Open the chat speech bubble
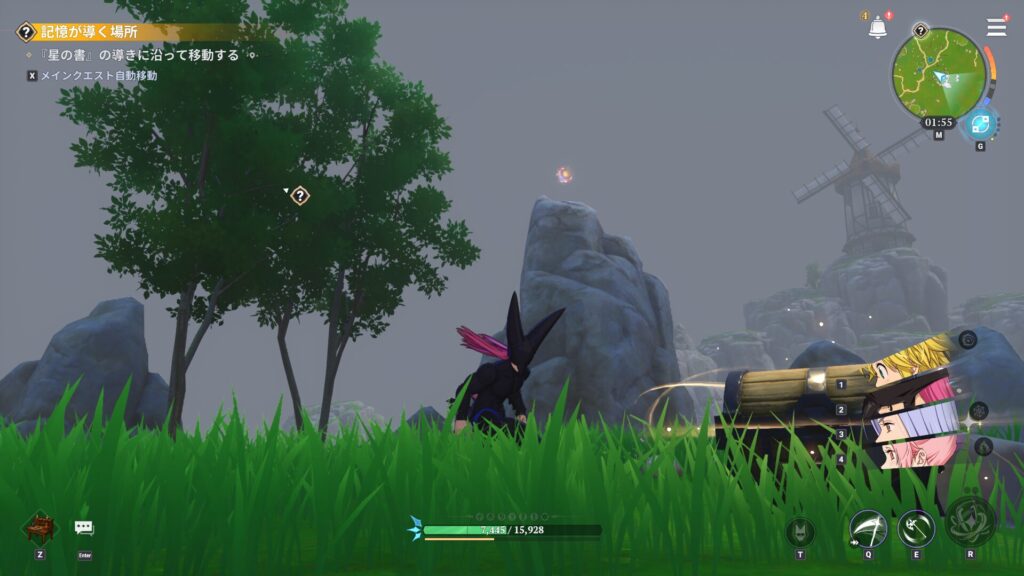The width and height of the screenshot is (1024, 576). point(84,528)
